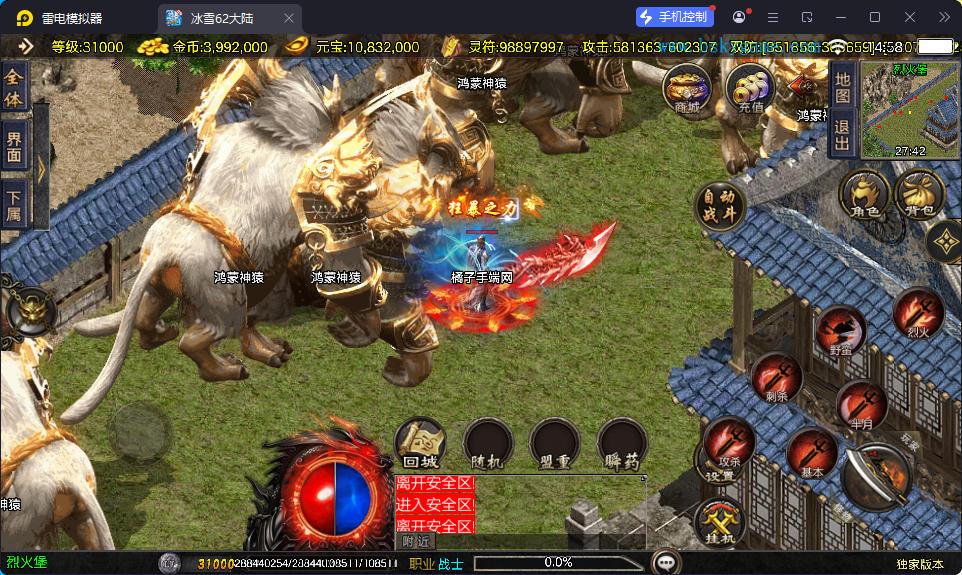The height and width of the screenshot is (575, 962).
Task: Click the large blade attack button
Action: tap(878, 478)
